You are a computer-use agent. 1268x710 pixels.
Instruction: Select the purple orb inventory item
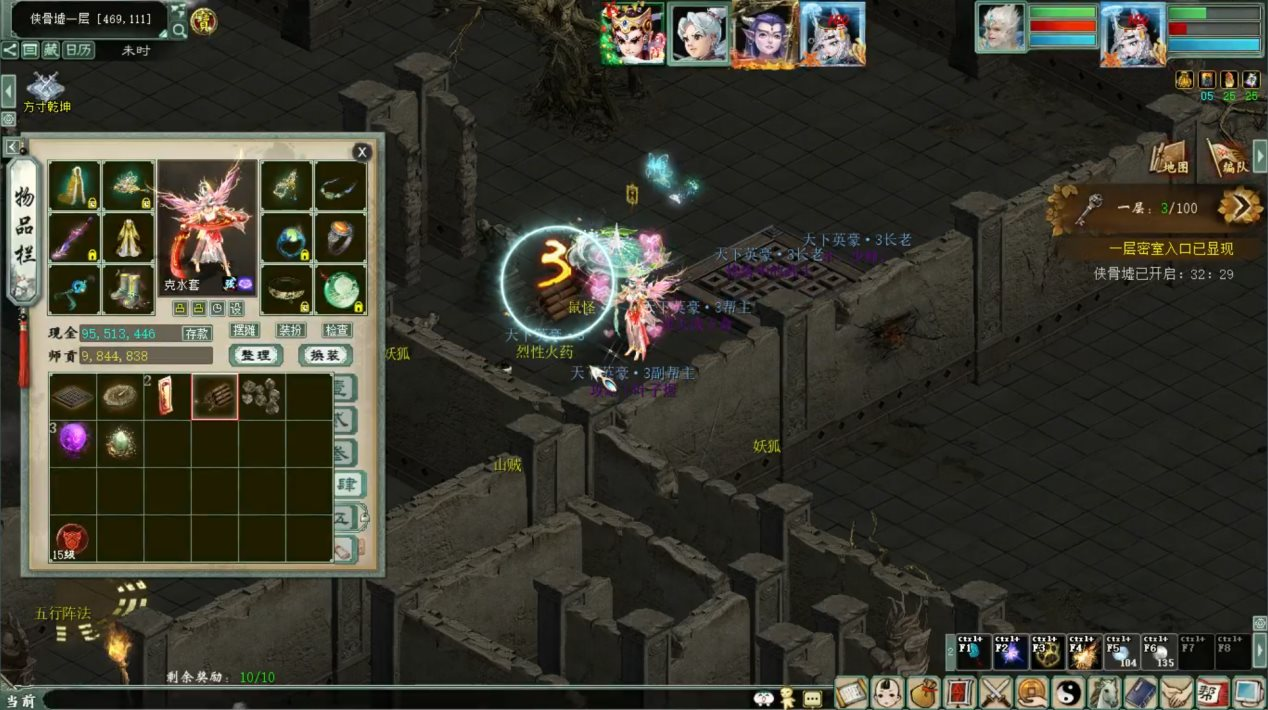click(73, 441)
